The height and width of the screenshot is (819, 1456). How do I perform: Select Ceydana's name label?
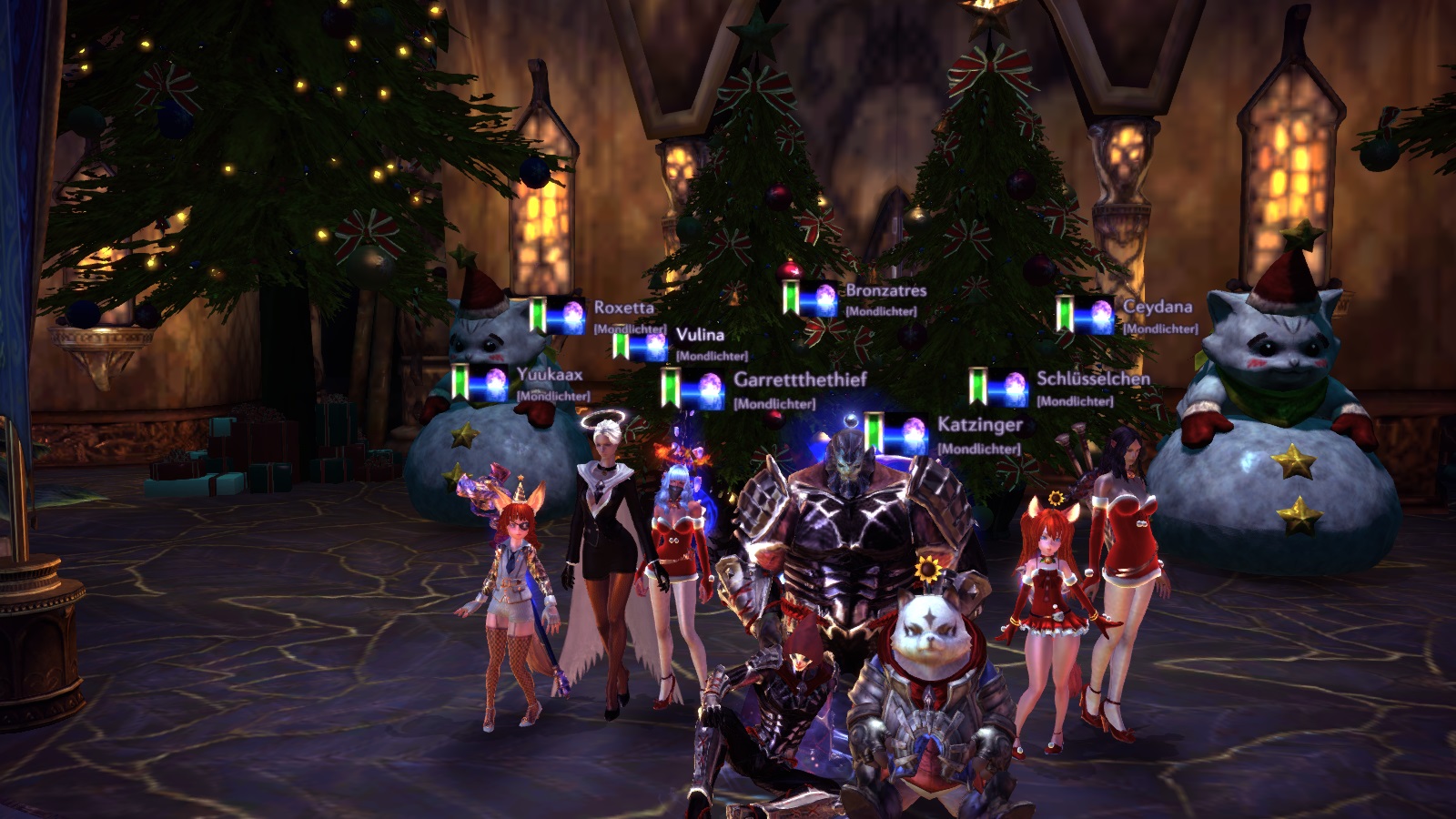[1157, 307]
